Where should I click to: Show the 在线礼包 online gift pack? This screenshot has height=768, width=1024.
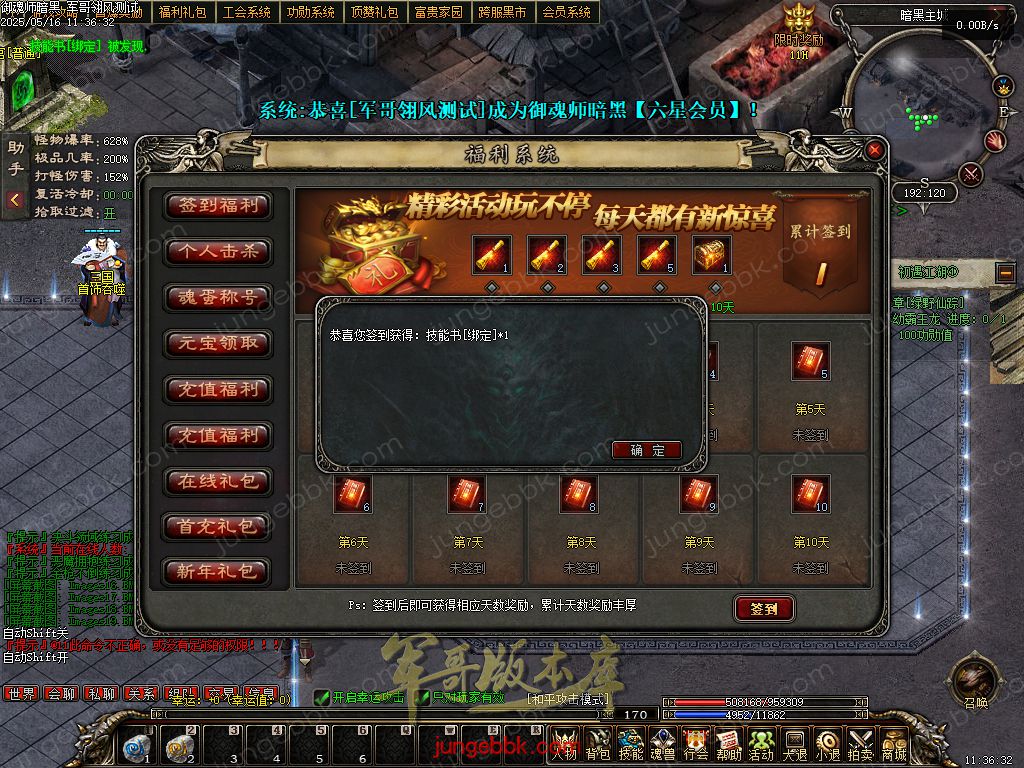(218, 481)
